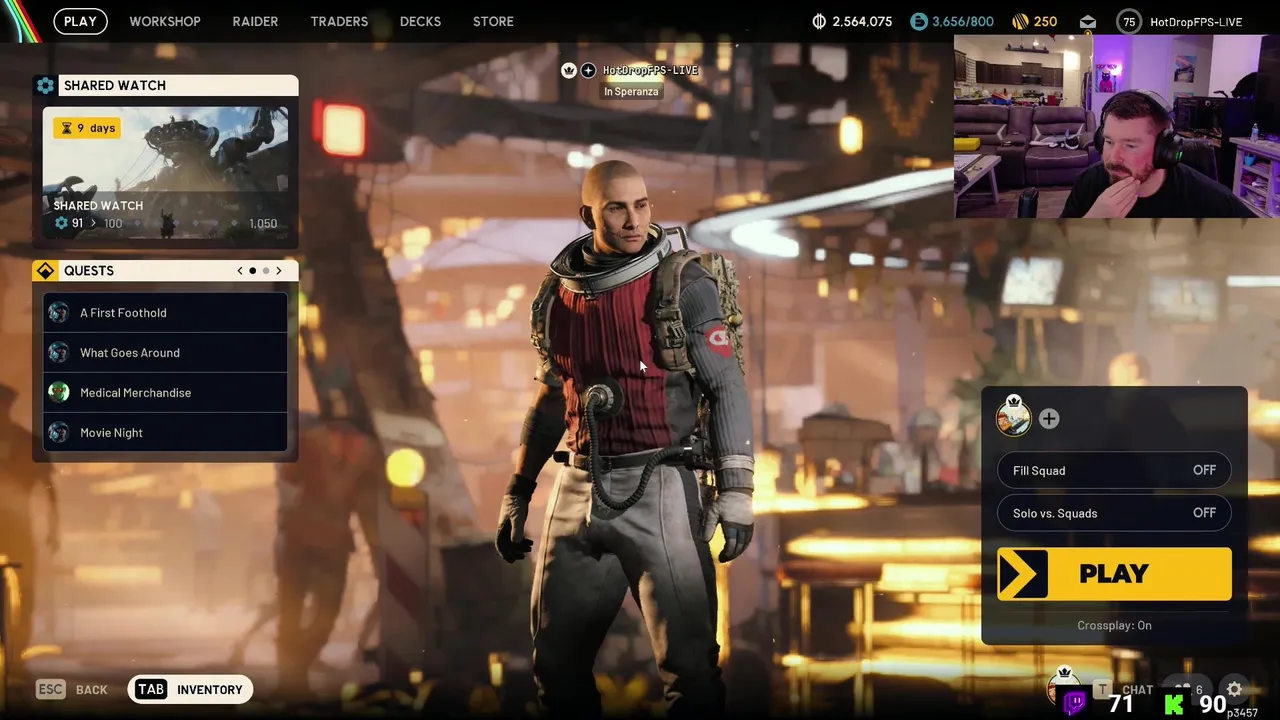1280x720 pixels.
Task: Open settings via the gear icon
Action: click(x=1234, y=689)
